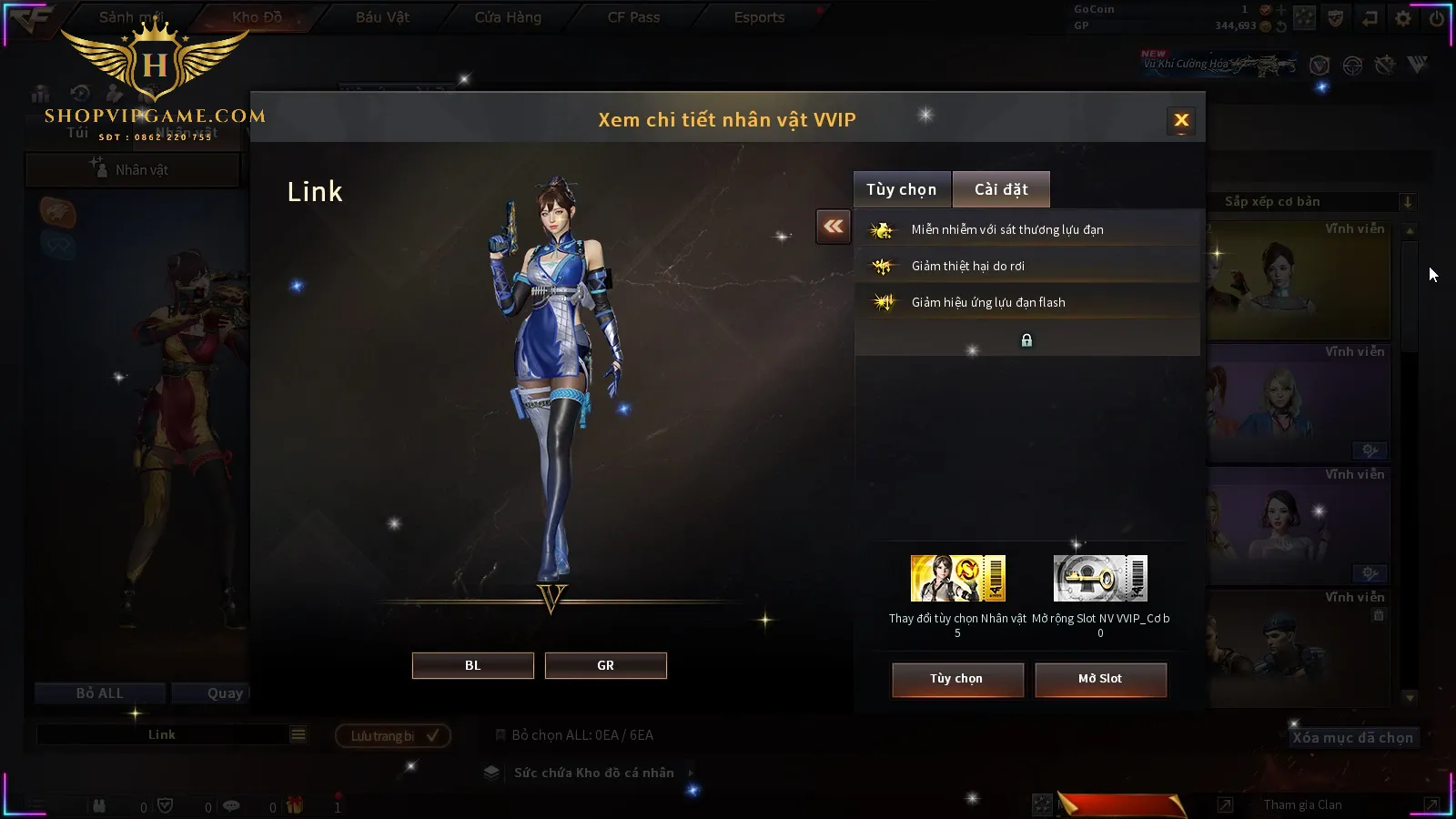Open the CF Pass menu
Viewport: 1456px width, 819px height.
633,17
